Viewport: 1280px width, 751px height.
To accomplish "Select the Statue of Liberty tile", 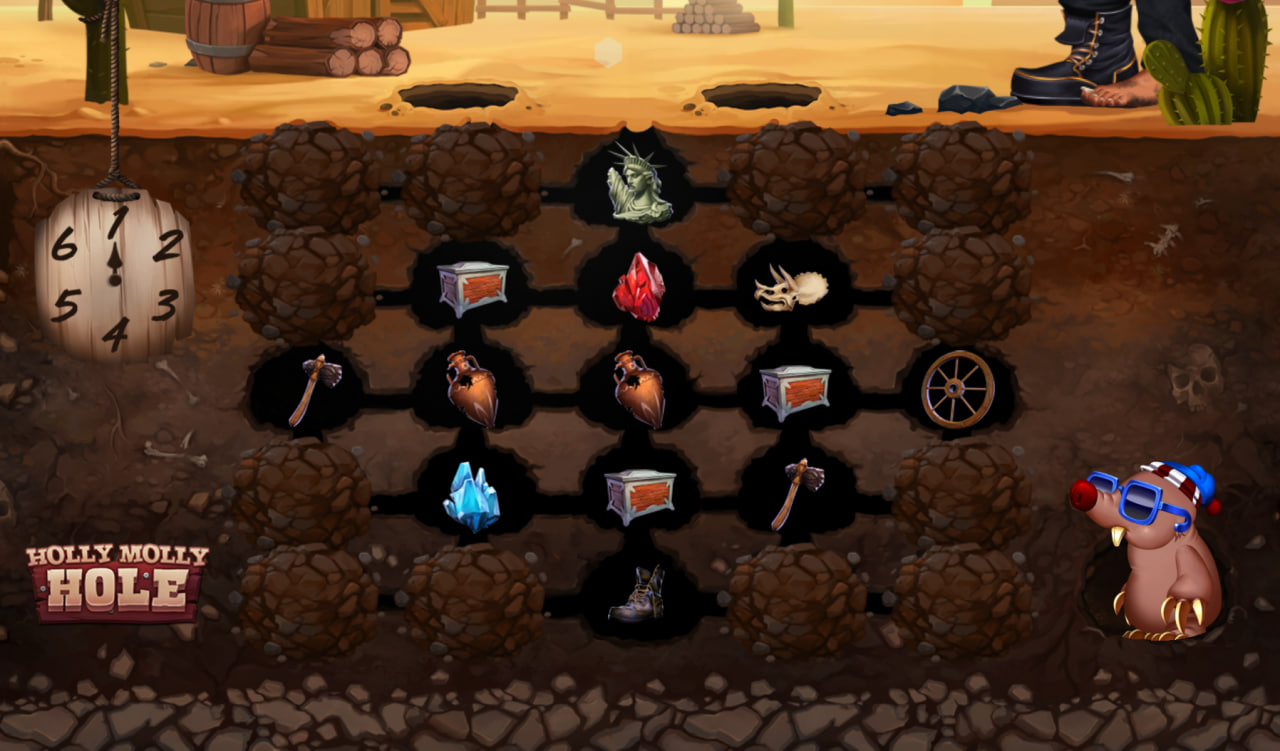I will tap(639, 184).
